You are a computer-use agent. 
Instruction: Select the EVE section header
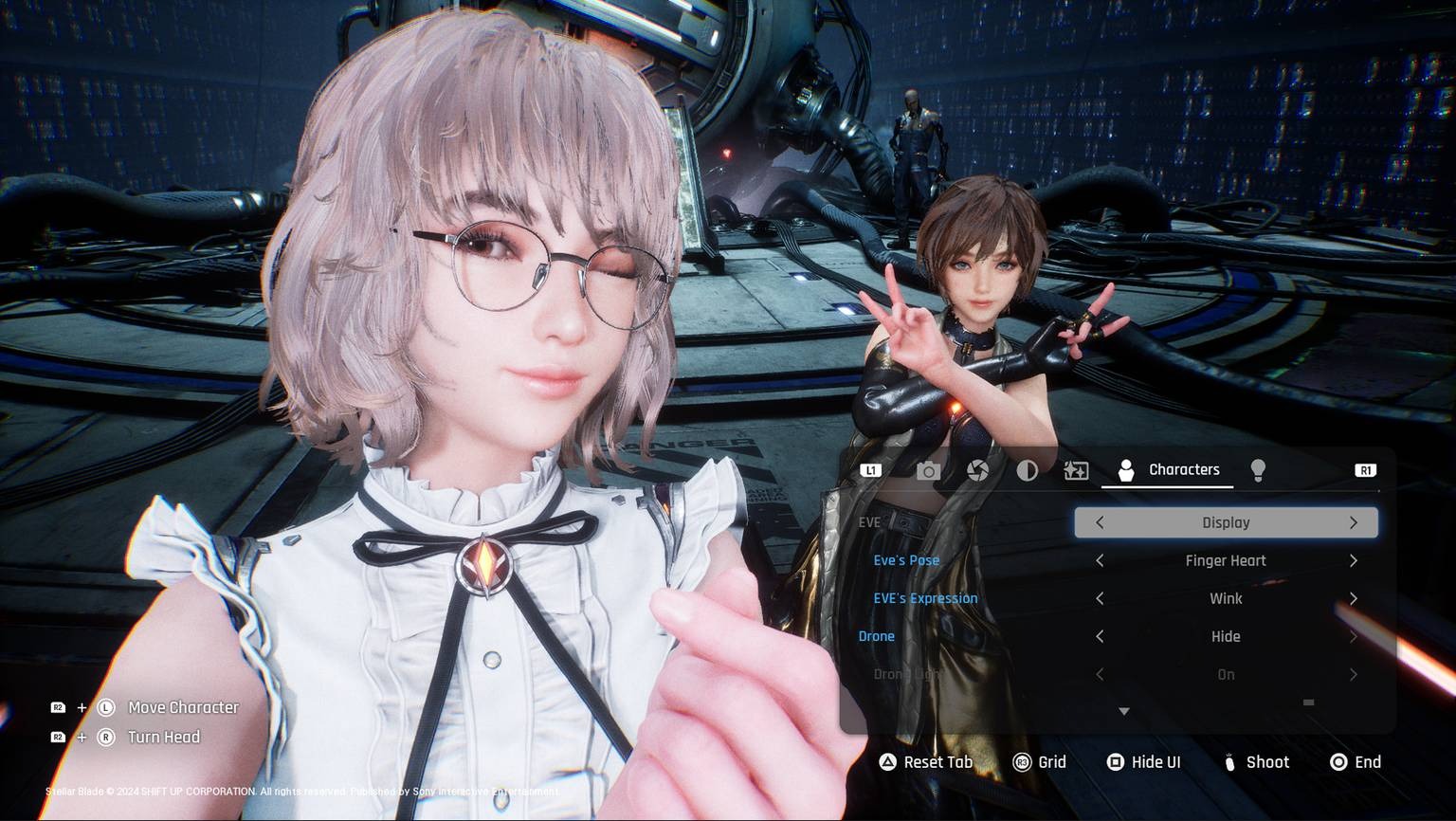coord(868,521)
